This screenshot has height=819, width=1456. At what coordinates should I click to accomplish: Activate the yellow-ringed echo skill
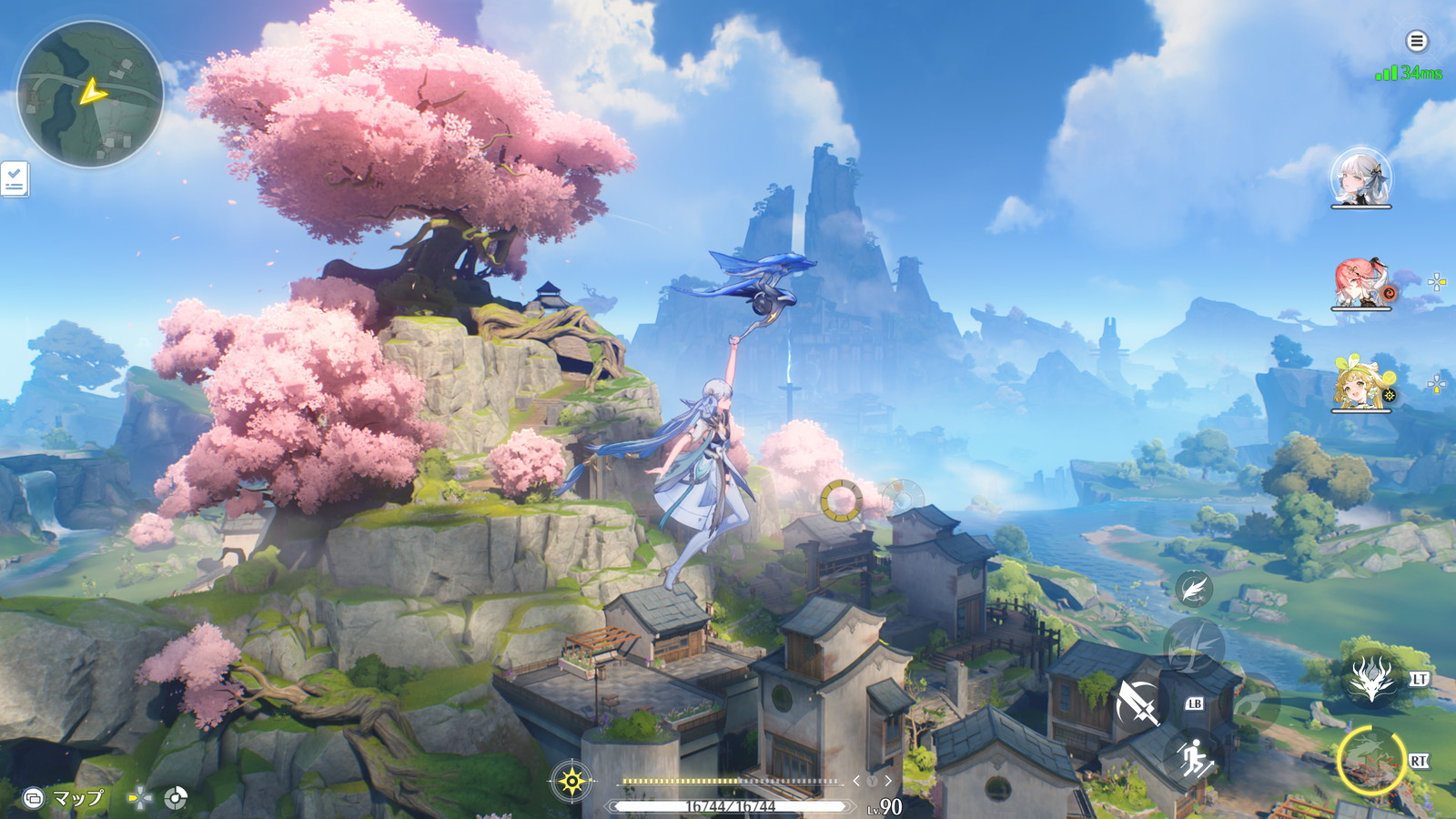[x=1370, y=761]
